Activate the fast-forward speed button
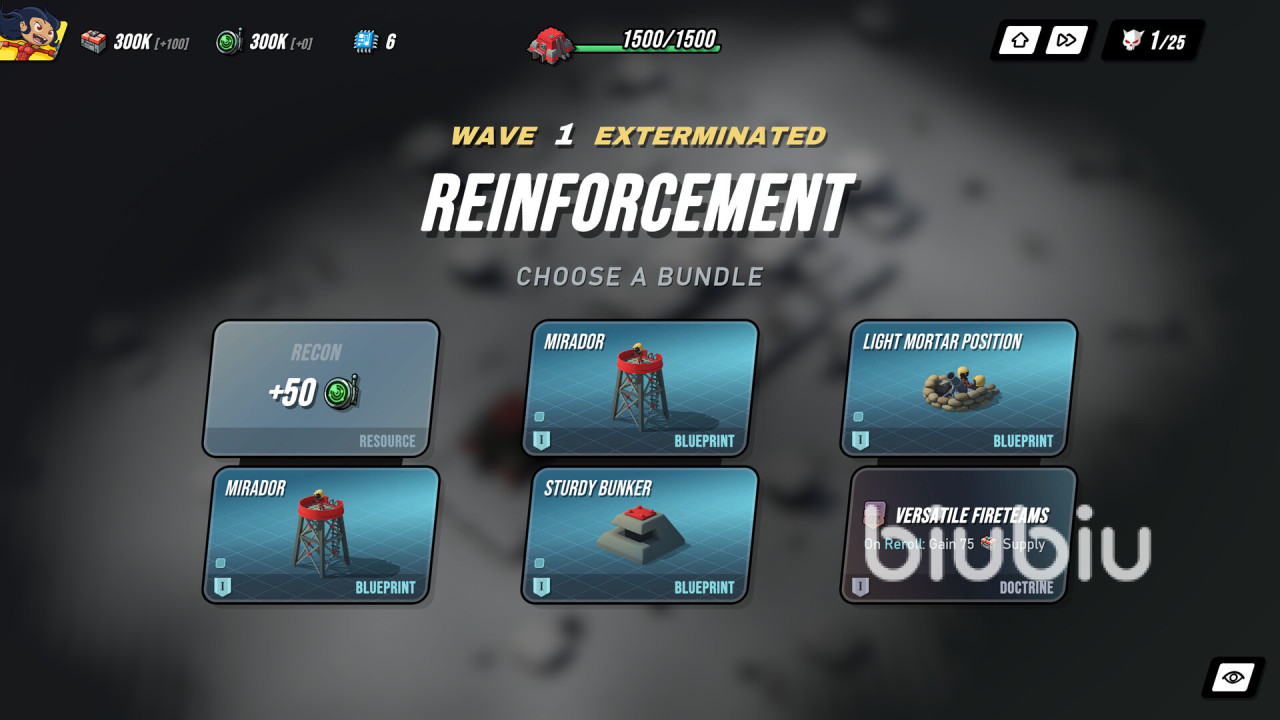Screen dimensions: 1280x720 [x=1066, y=41]
